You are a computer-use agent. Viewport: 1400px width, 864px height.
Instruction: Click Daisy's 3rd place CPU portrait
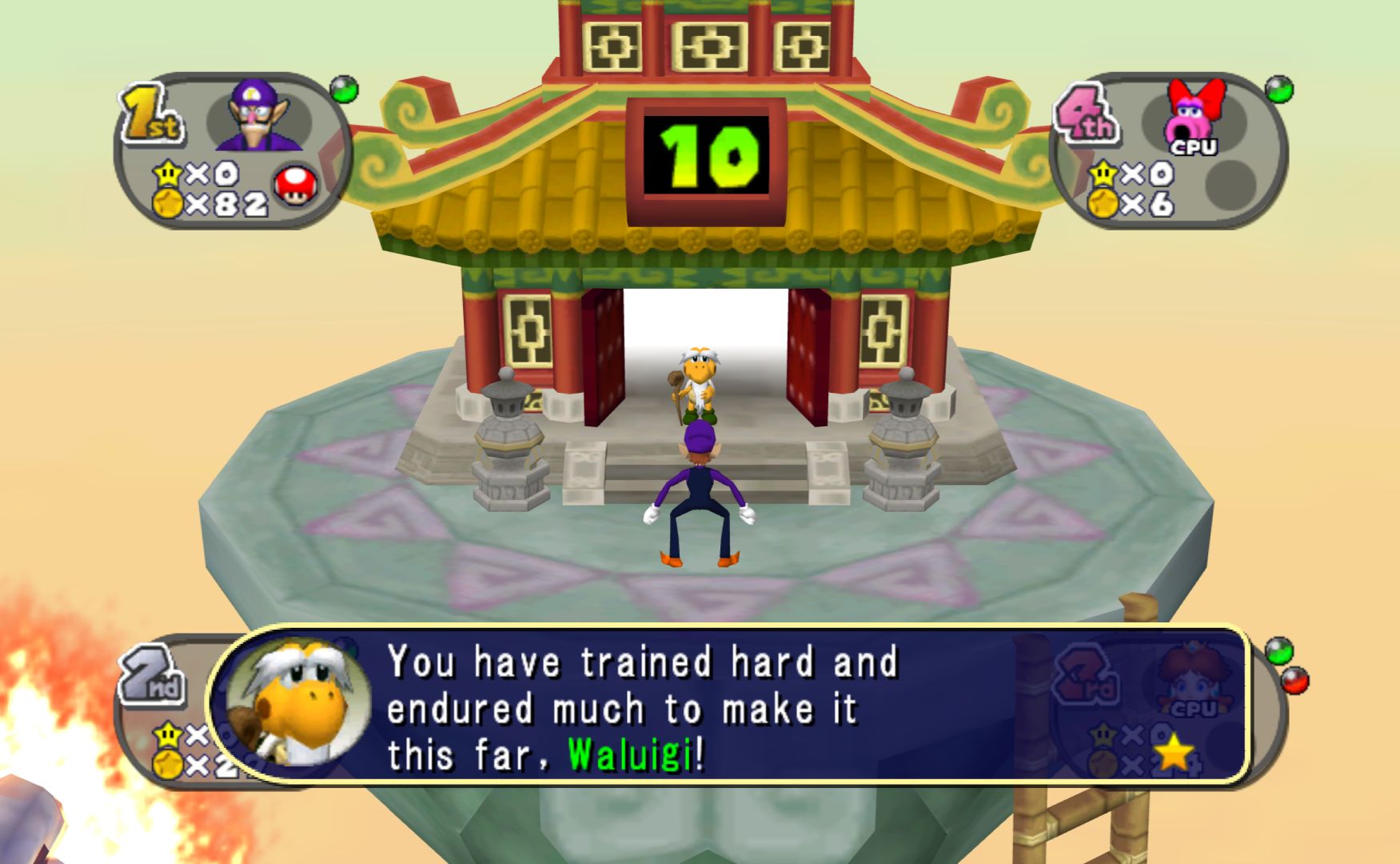(x=1192, y=680)
